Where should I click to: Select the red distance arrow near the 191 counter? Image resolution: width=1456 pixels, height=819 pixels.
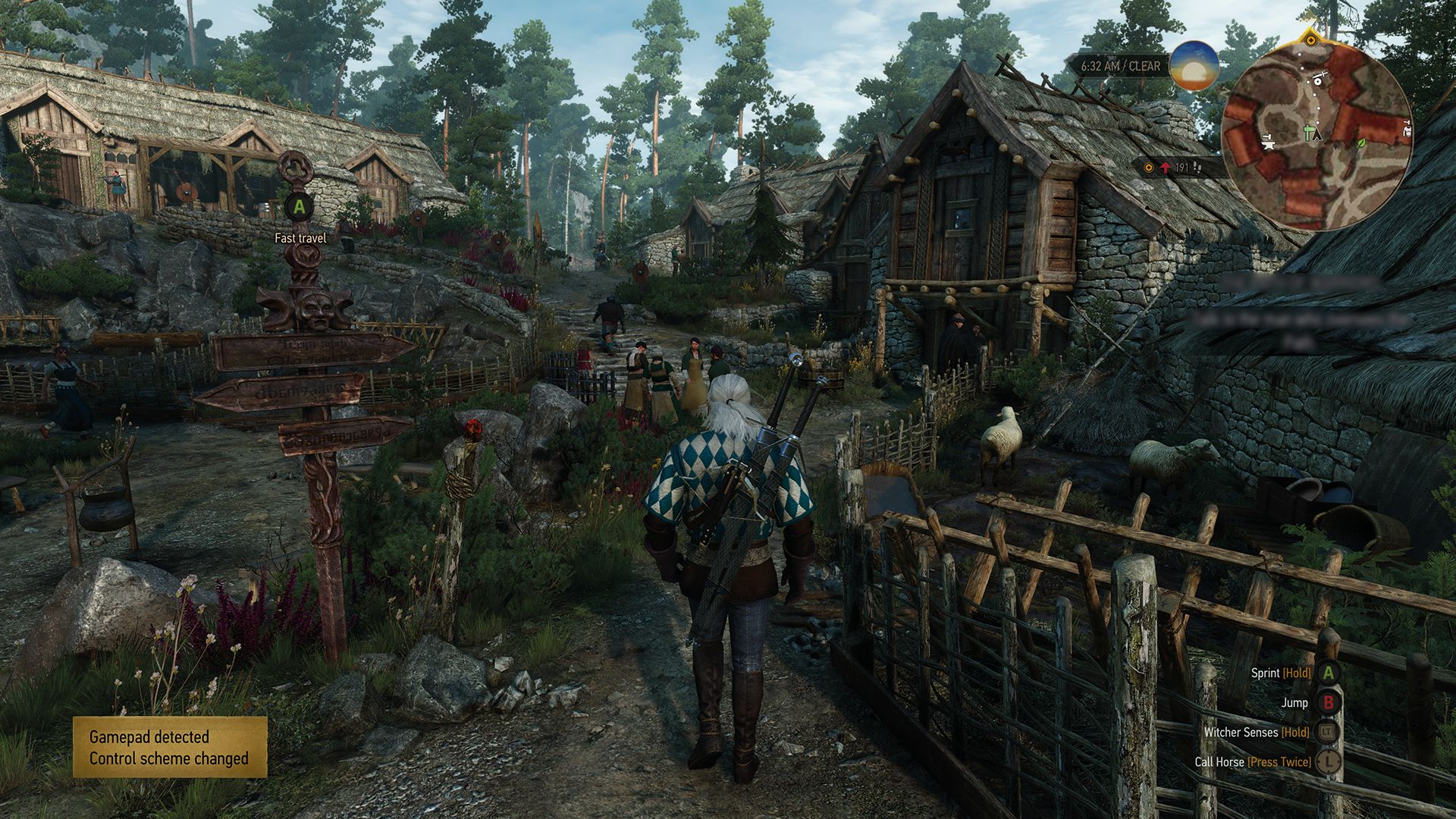pyautogui.click(x=1166, y=167)
